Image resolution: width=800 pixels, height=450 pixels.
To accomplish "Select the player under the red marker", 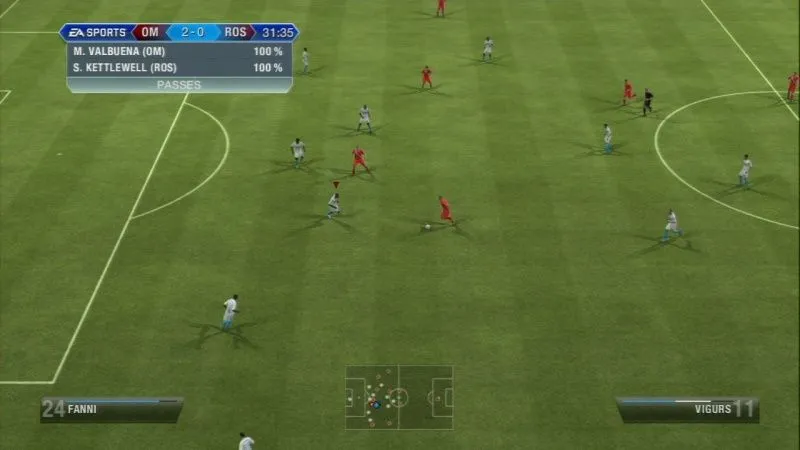I will (334, 205).
